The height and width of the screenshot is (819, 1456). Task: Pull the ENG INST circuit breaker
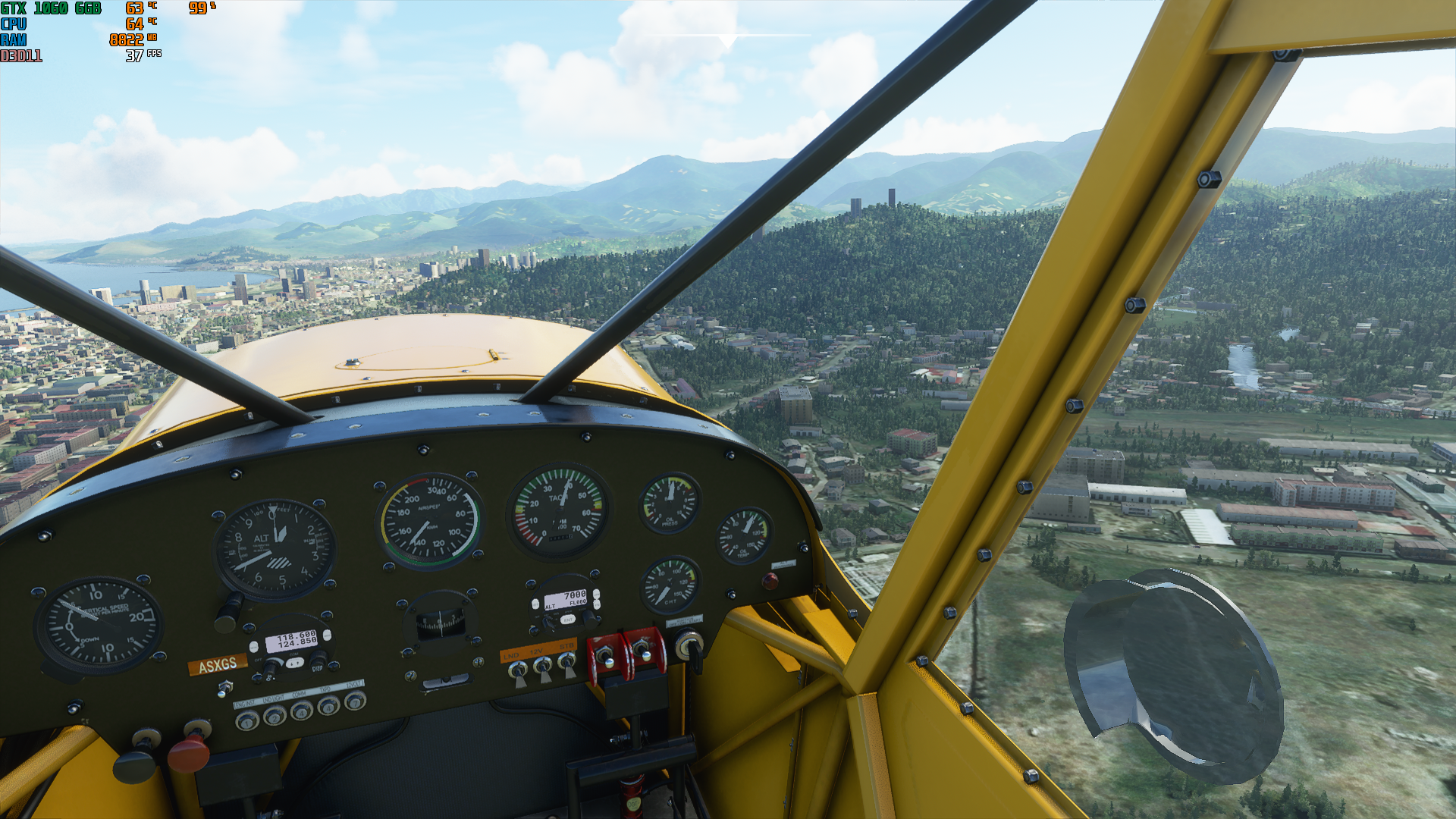246,721
